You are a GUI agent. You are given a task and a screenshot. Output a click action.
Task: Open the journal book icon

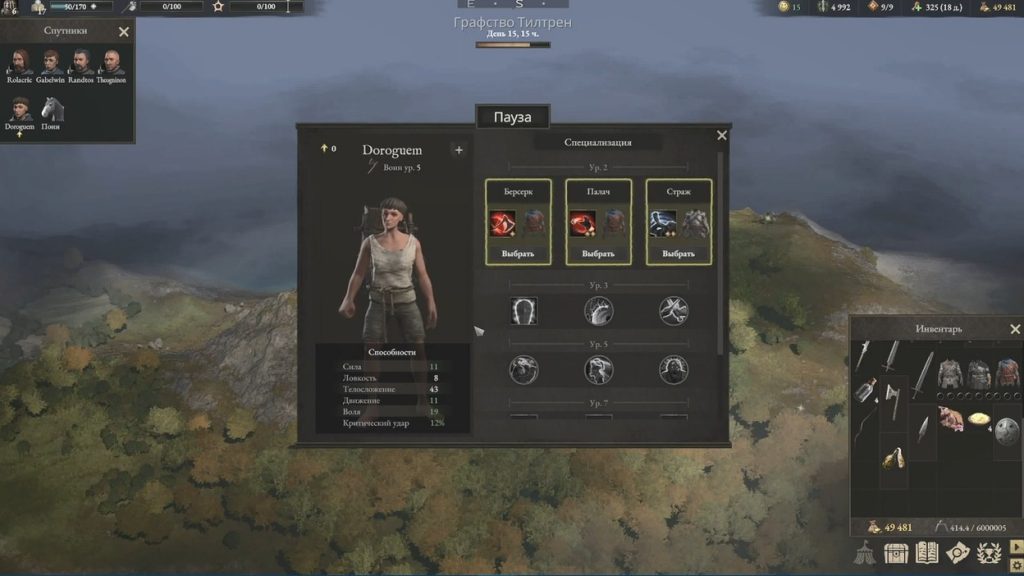pyautogui.click(x=928, y=552)
